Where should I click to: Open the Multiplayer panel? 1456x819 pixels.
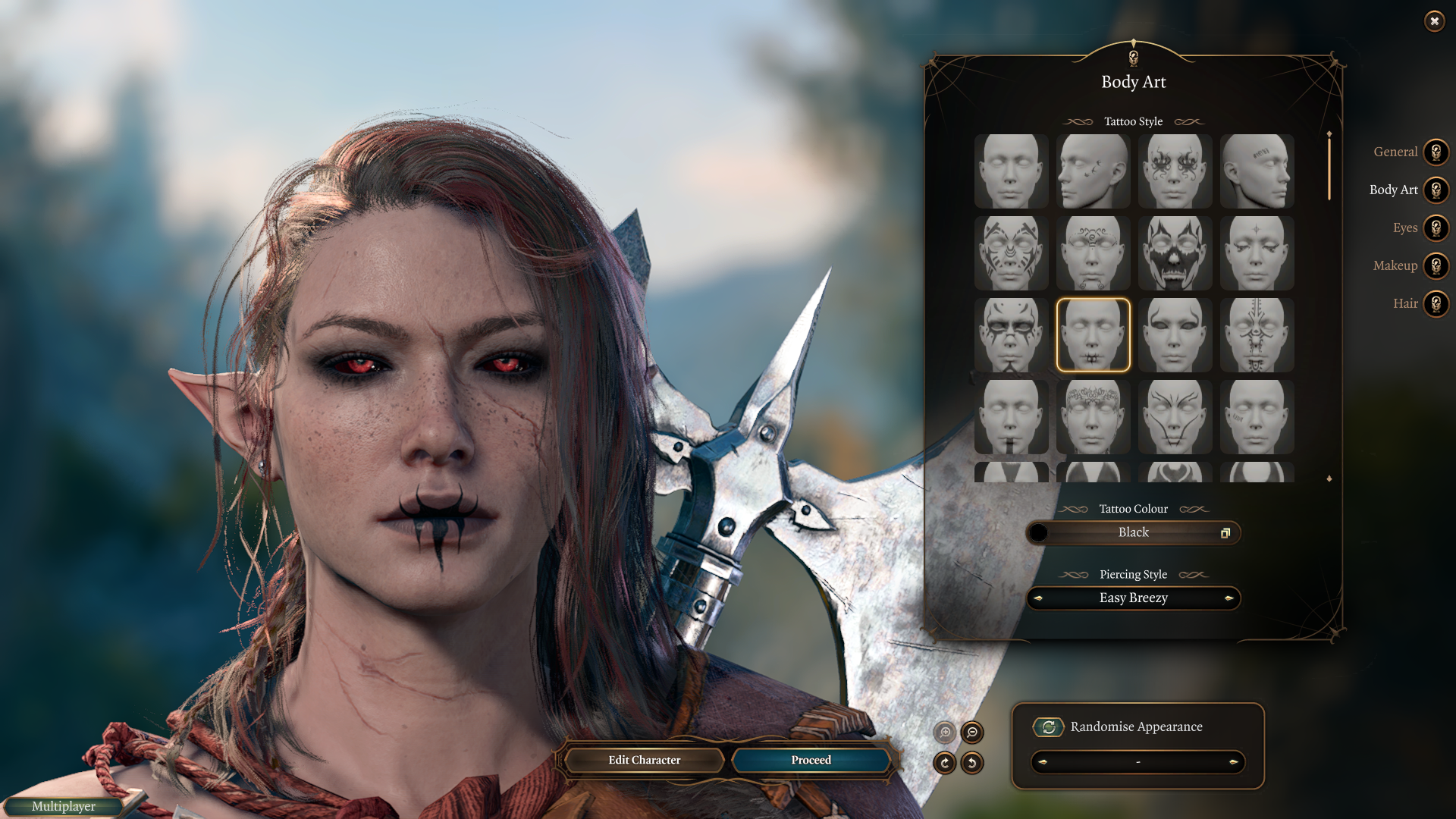coord(64,807)
